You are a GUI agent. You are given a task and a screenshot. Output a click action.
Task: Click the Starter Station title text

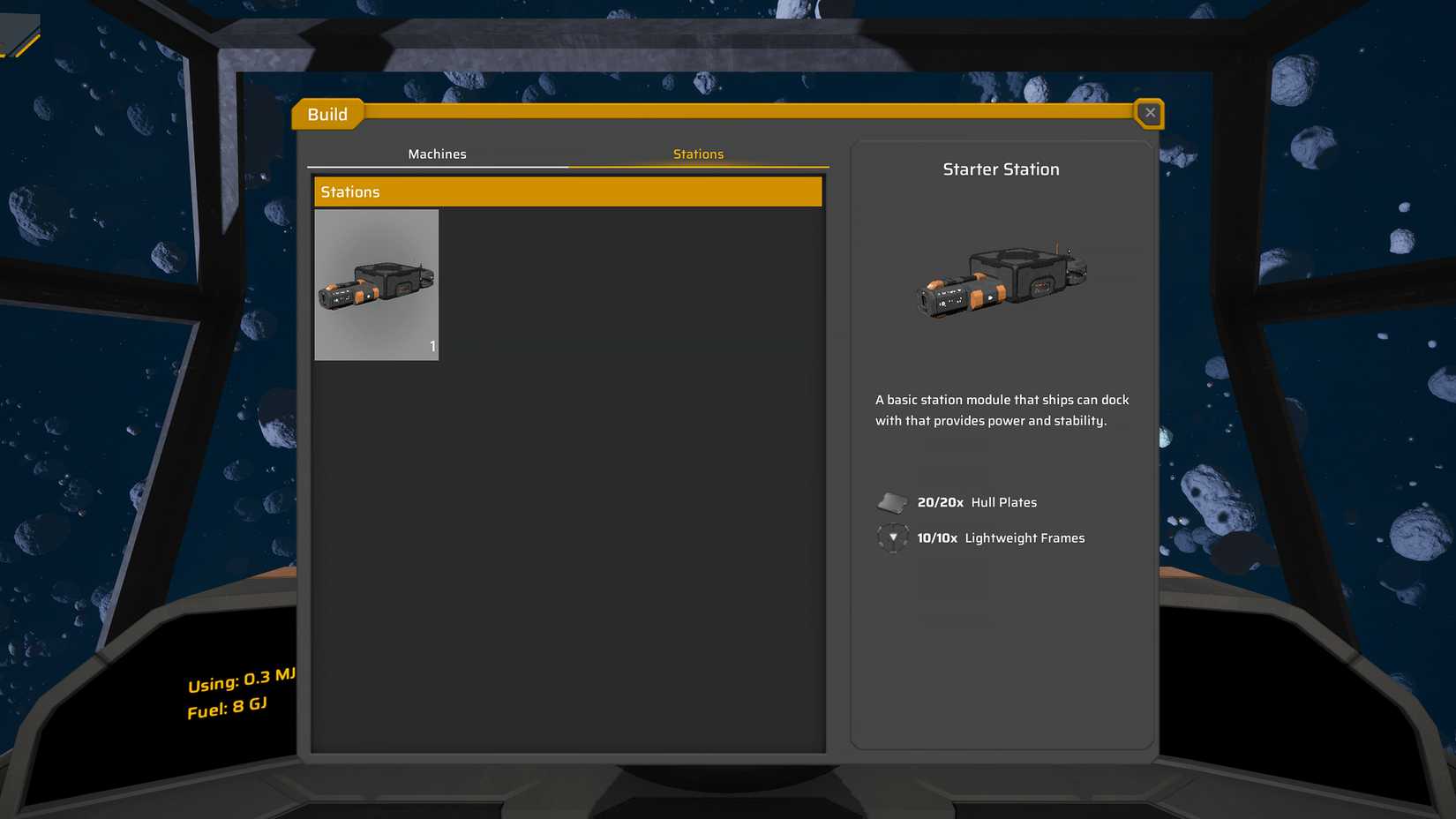pos(1001,169)
